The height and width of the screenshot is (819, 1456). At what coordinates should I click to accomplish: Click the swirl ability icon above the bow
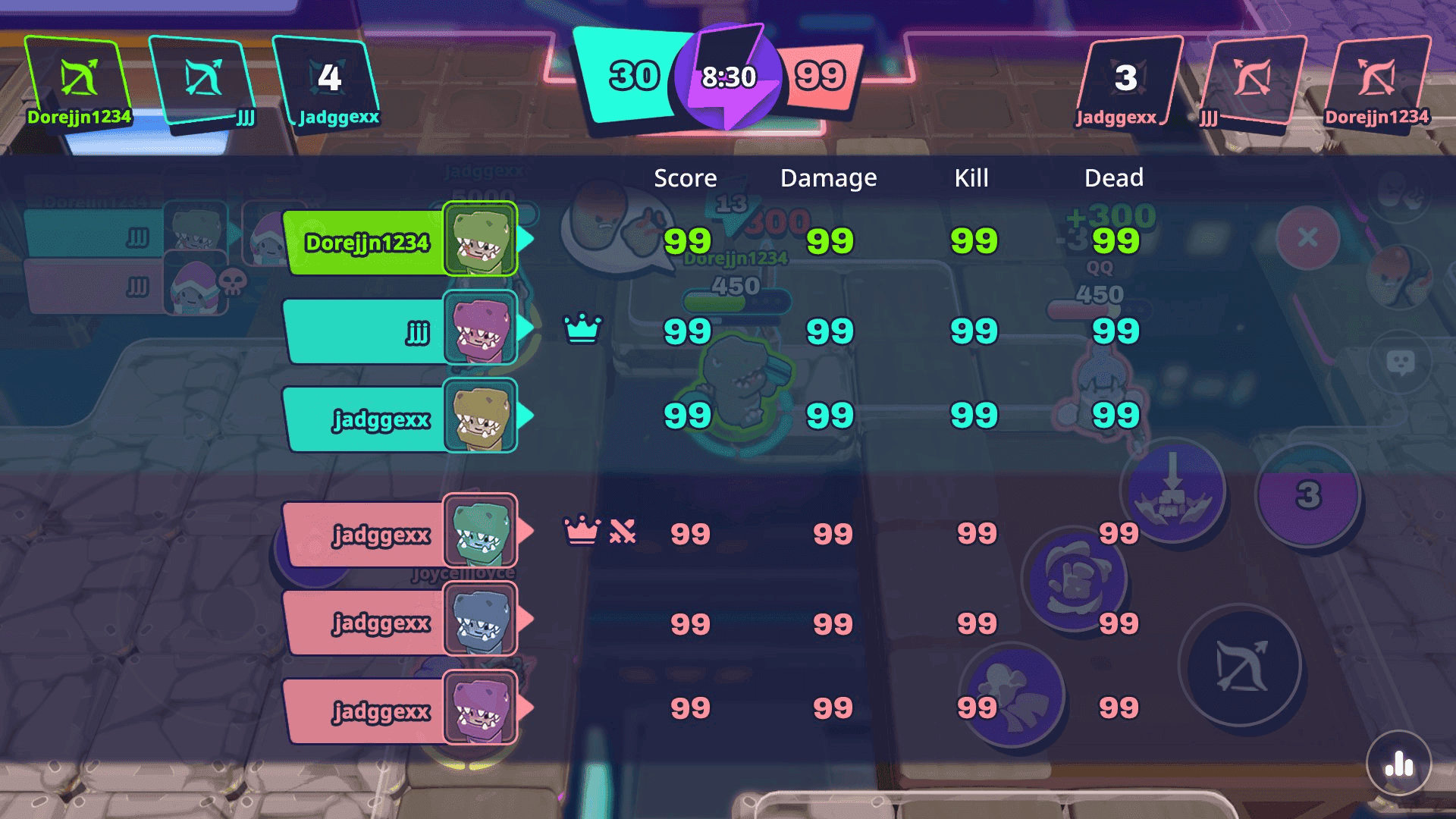coord(1077,580)
